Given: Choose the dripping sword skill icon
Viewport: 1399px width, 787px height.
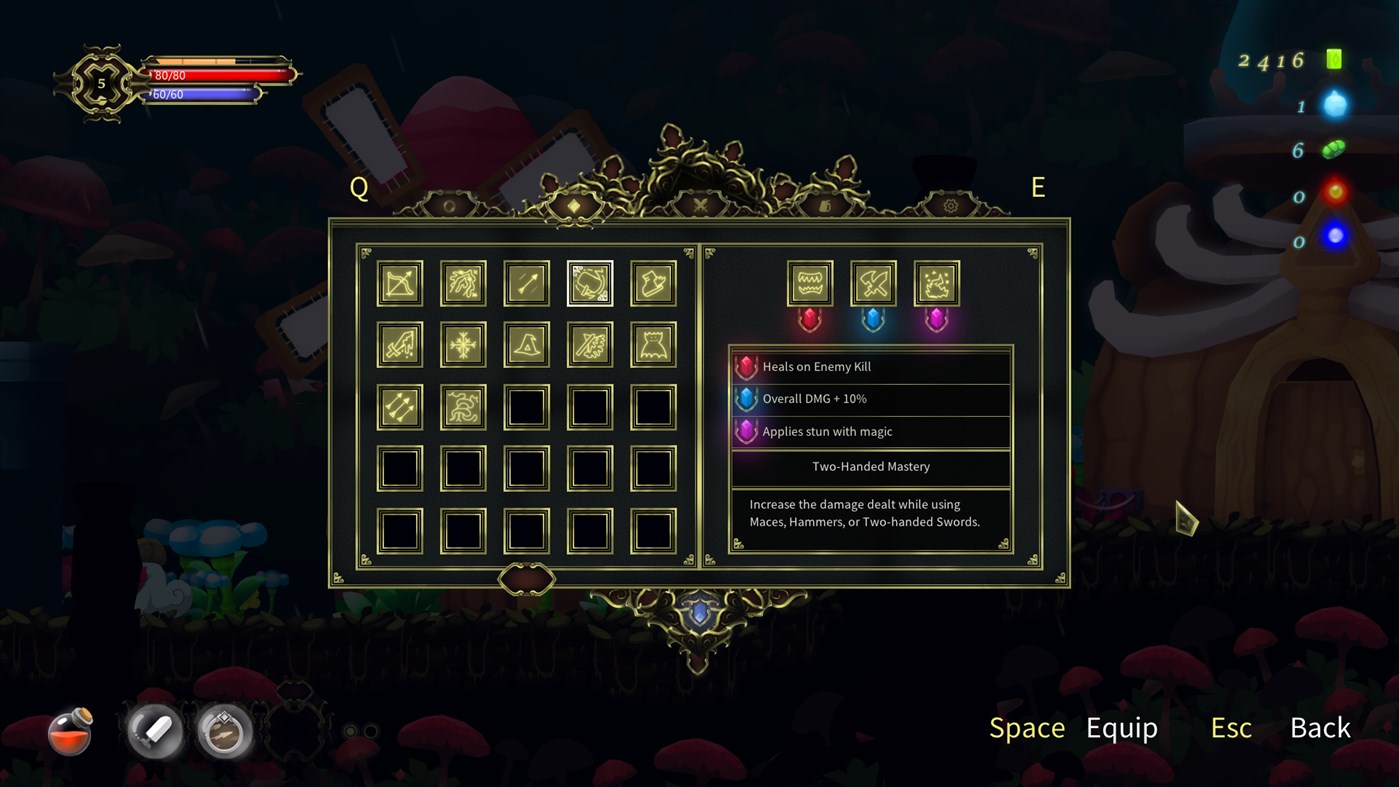Looking at the screenshot, I should coord(400,345).
